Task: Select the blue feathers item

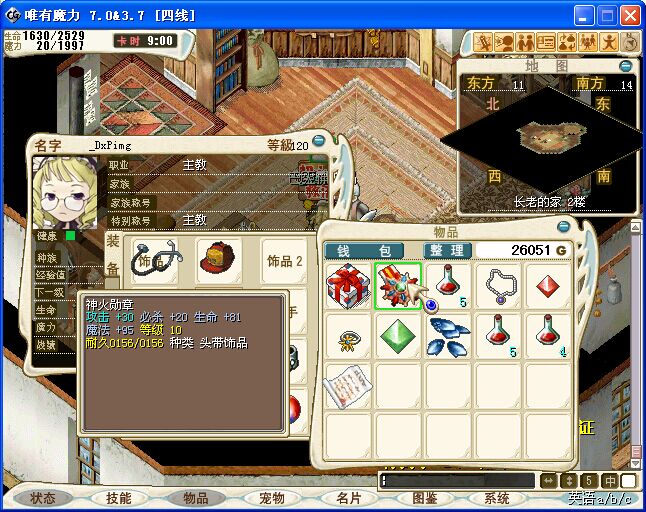Action: [x=448, y=336]
